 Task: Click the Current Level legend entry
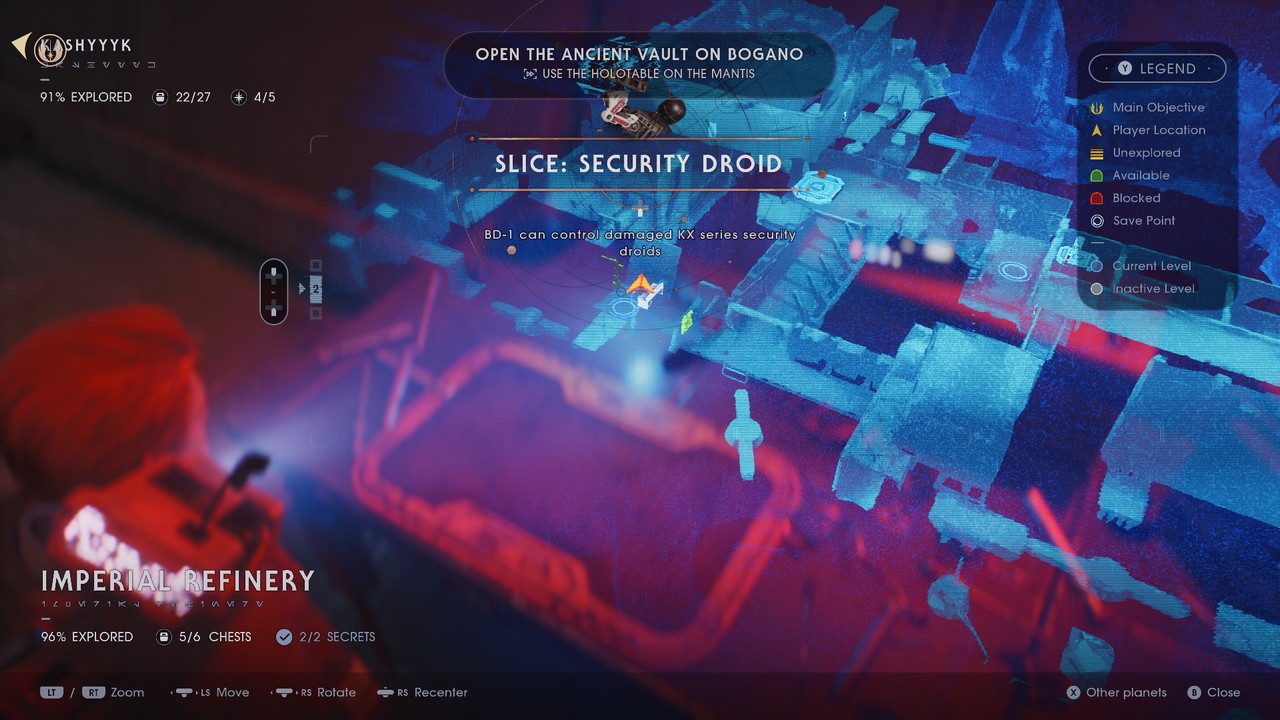(x=1151, y=266)
